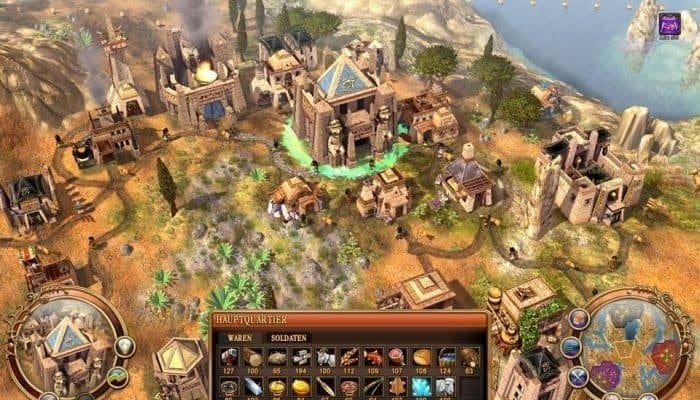Select the stone blocks goods slot
The image size is (700, 400).
tap(301, 358)
